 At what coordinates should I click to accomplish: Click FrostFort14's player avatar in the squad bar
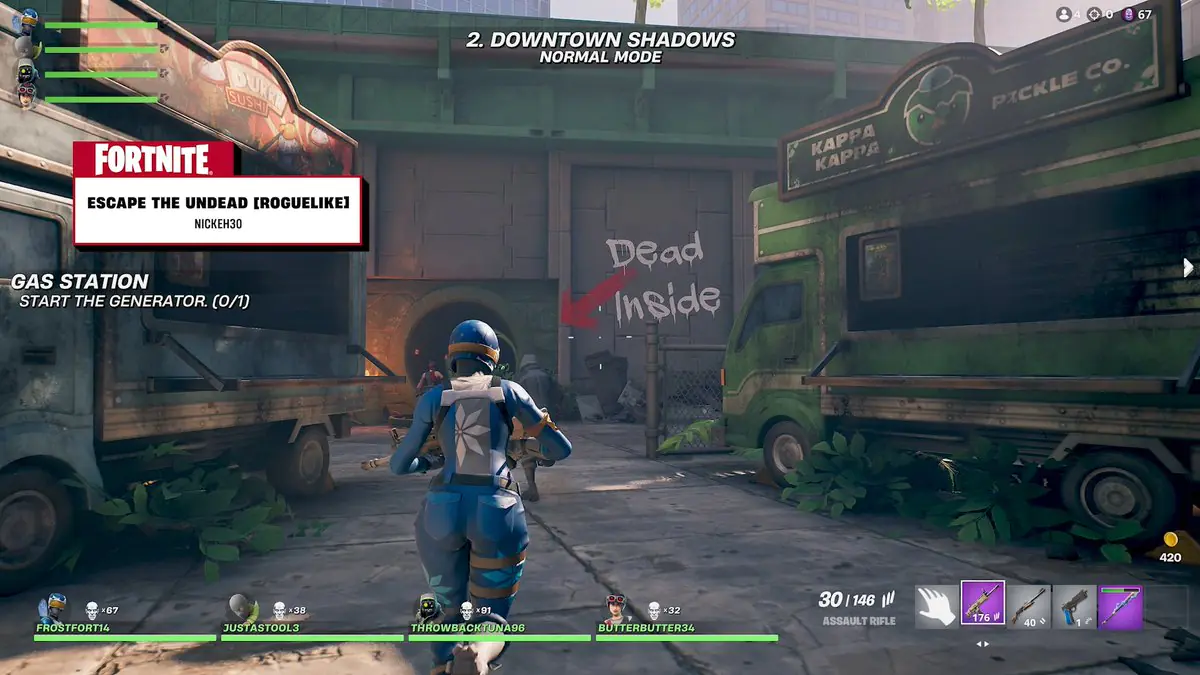[51, 608]
